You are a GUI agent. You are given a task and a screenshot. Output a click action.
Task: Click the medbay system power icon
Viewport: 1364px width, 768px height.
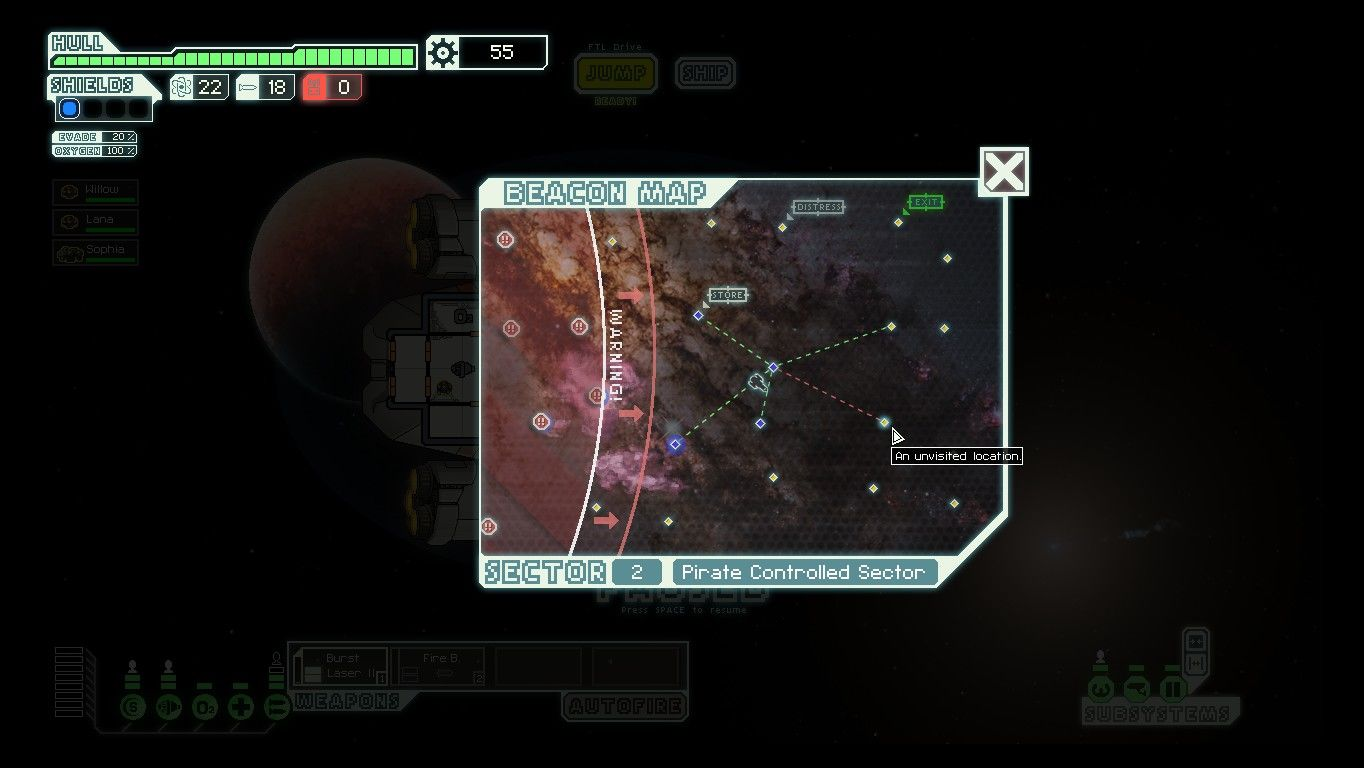(x=240, y=708)
